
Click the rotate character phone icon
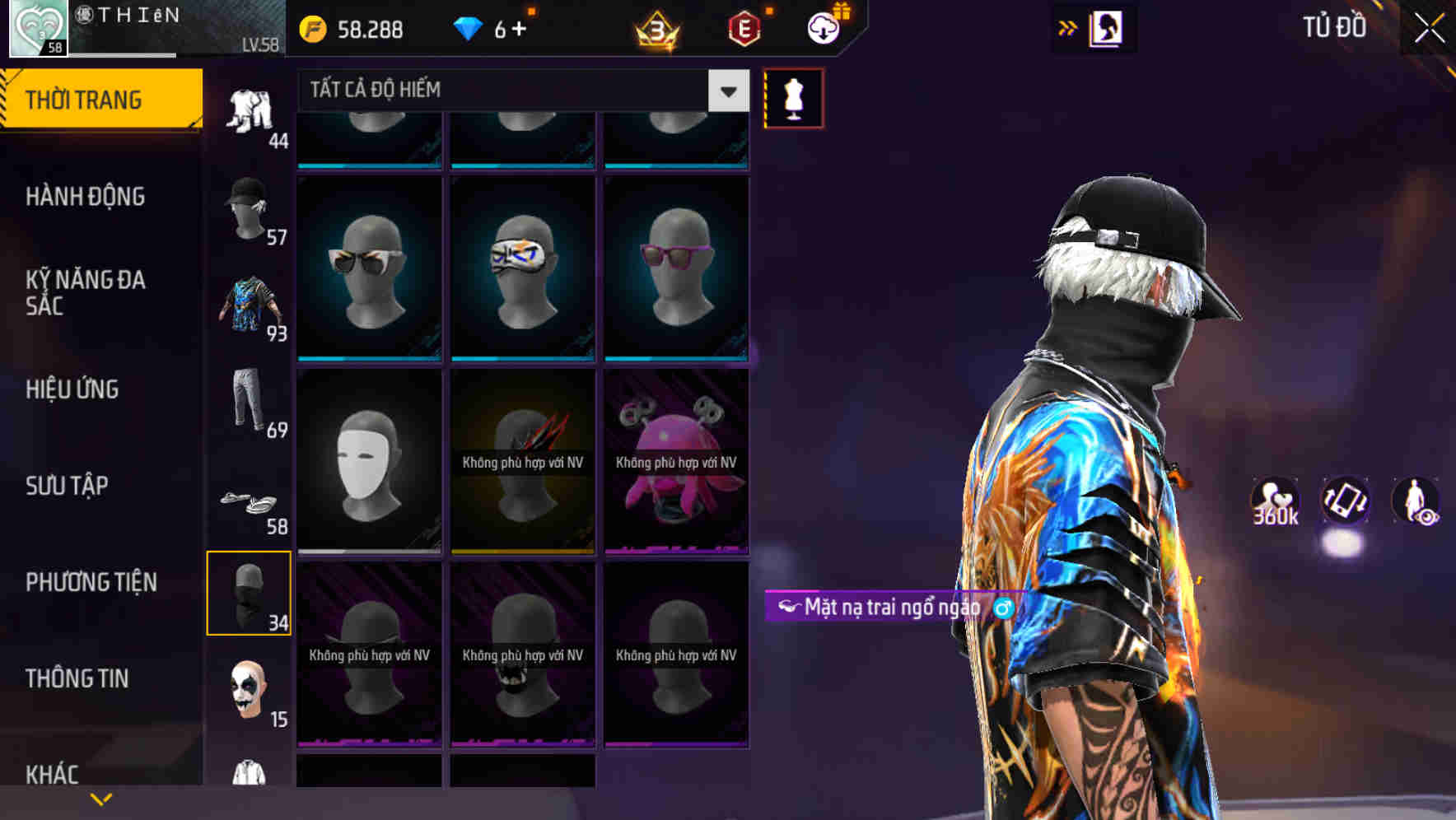[1344, 502]
